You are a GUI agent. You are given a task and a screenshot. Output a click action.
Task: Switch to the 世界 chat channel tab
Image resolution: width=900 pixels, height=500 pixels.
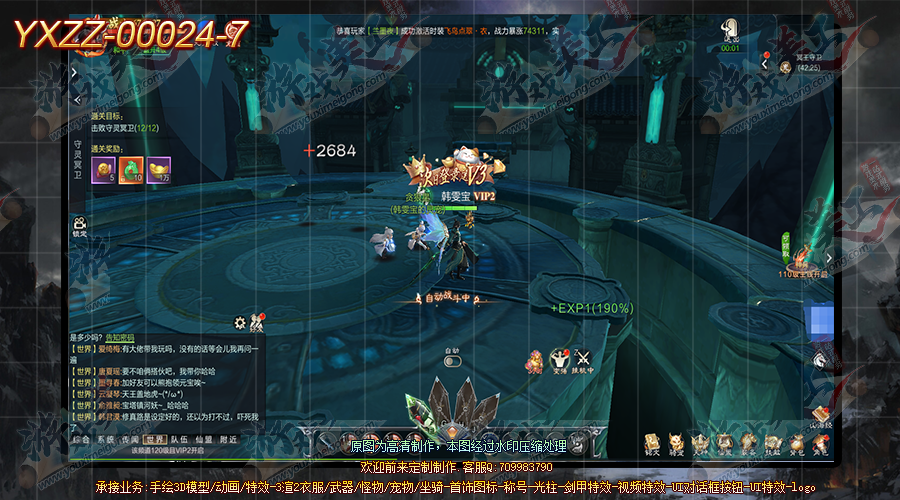pyautogui.click(x=155, y=439)
